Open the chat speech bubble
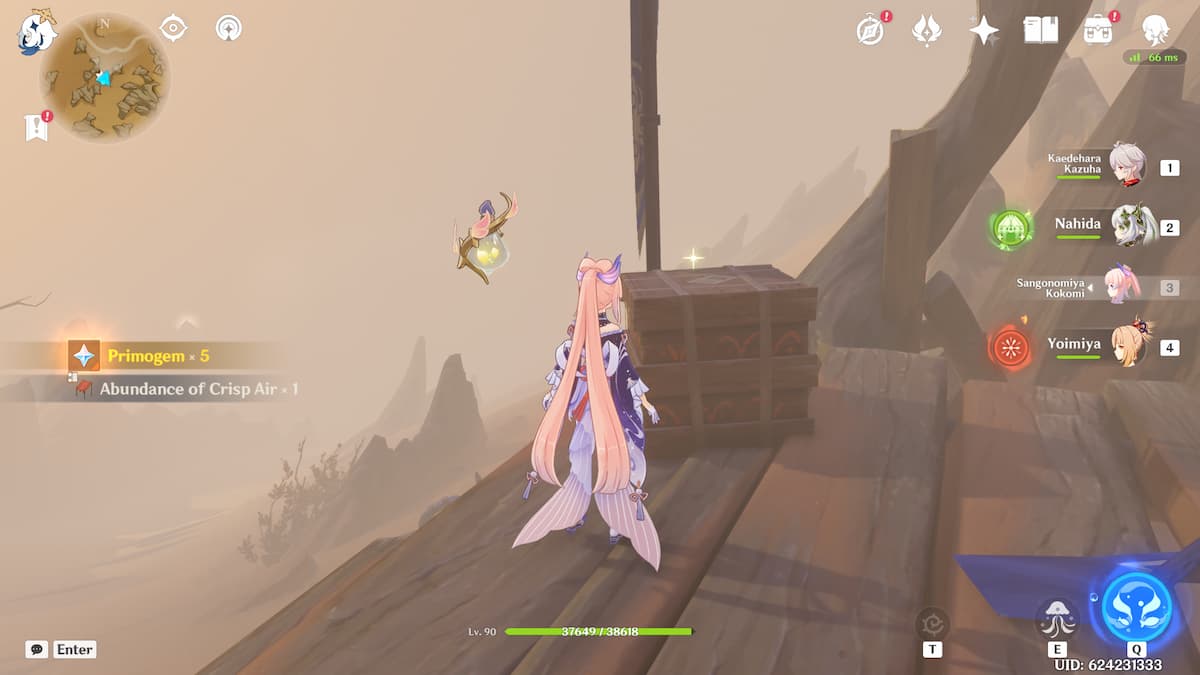Viewport: 1200px width, 675px height. point(37,649)
